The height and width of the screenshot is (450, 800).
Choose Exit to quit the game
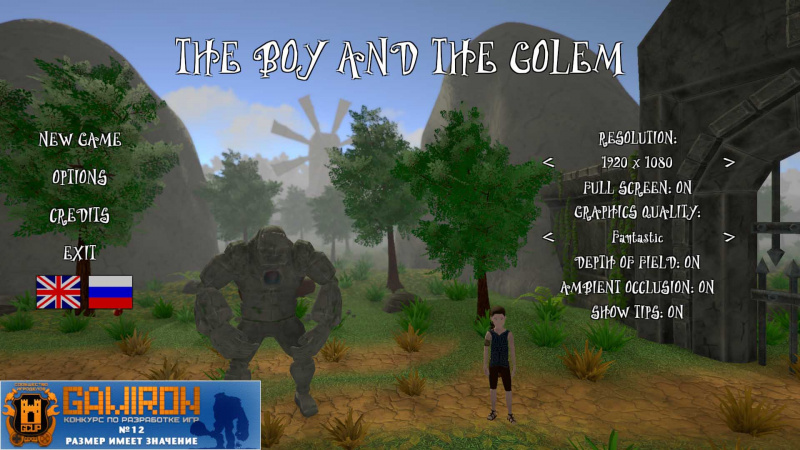80,253
